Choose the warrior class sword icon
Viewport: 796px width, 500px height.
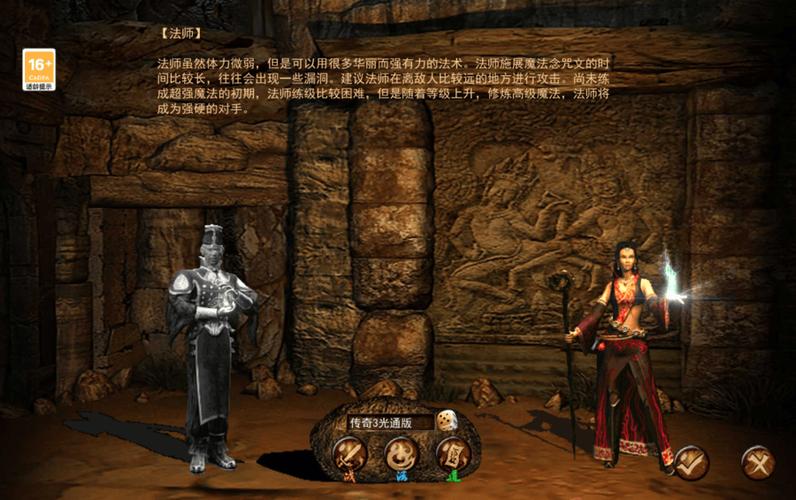click(x=349, y=455)
